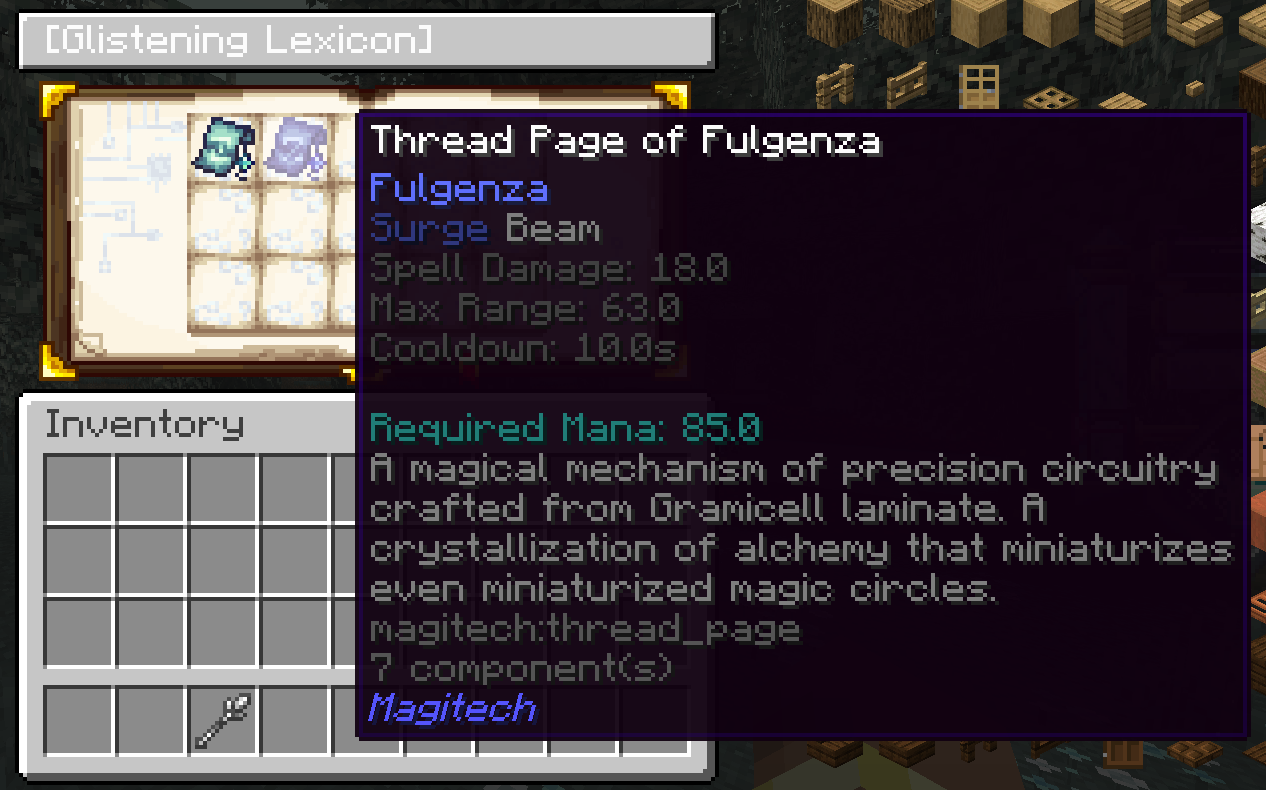Select the green thread page in the lexicon
Screen dimensions: 1266x790
click(x=225, y=147)
